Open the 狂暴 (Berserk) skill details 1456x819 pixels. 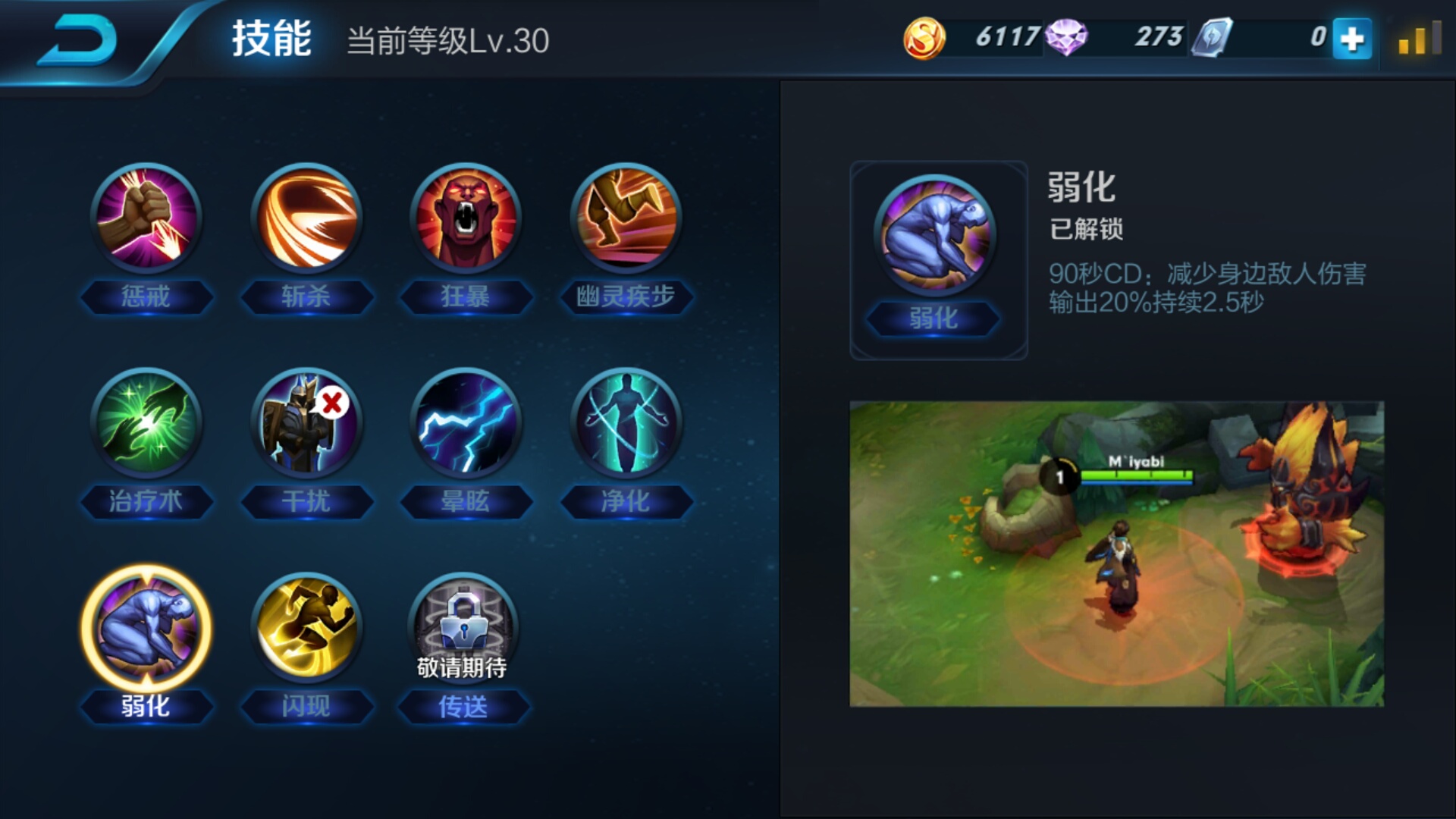point(465,219)
